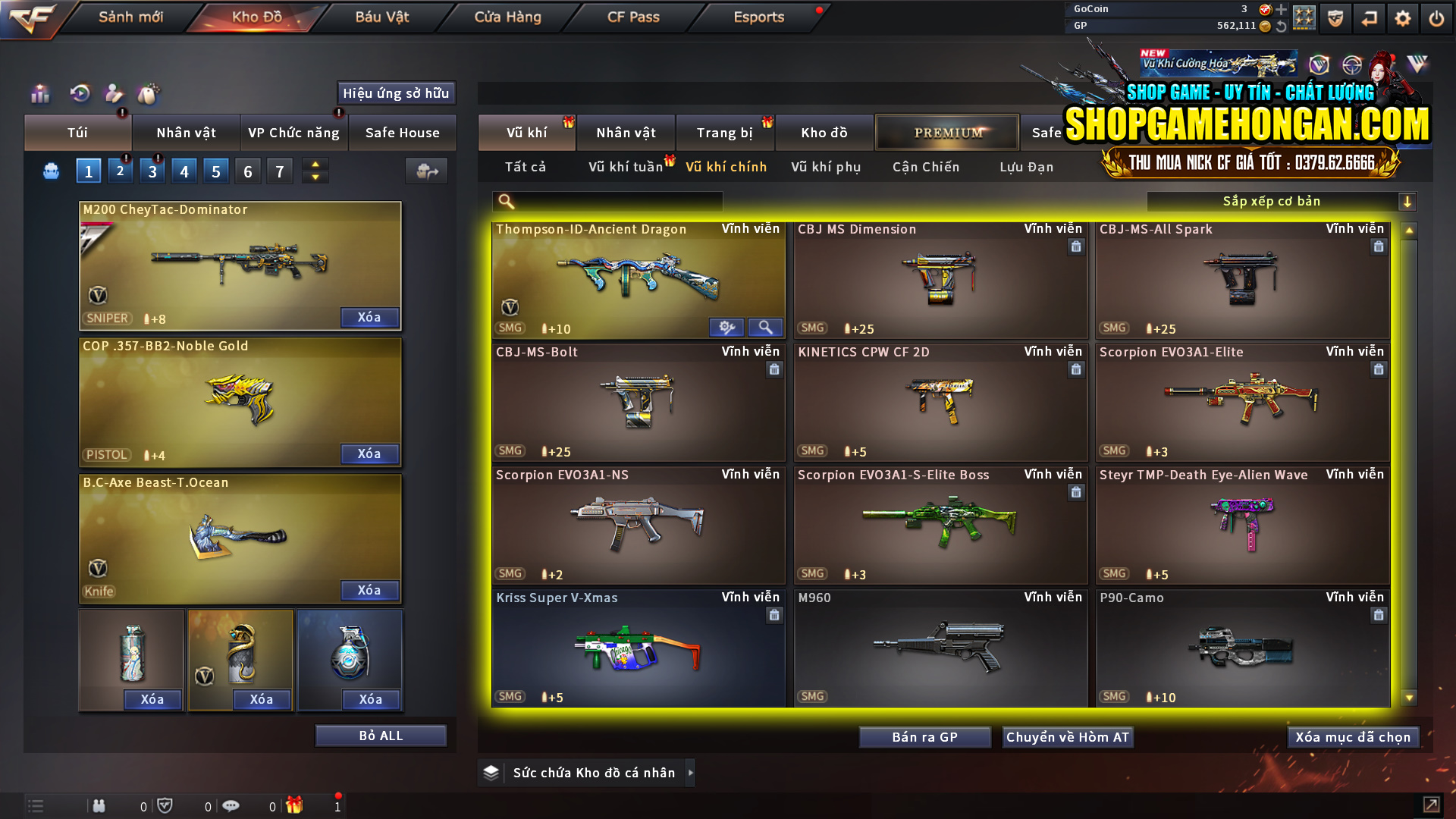Open the Sắp xếp cơ bản sort dropdown
The height and width of the screenshot is (819, 1456).
1274,201
